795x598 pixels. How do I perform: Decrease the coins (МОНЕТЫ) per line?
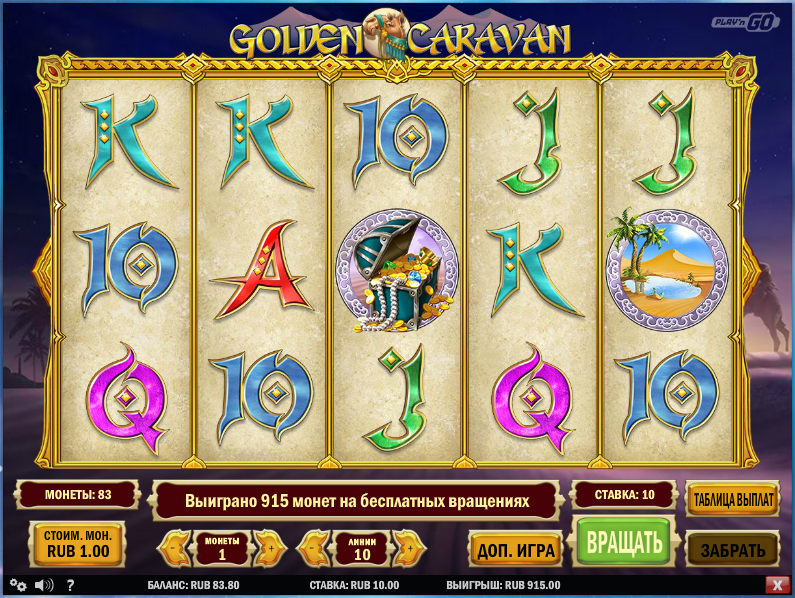coord(175,548)
